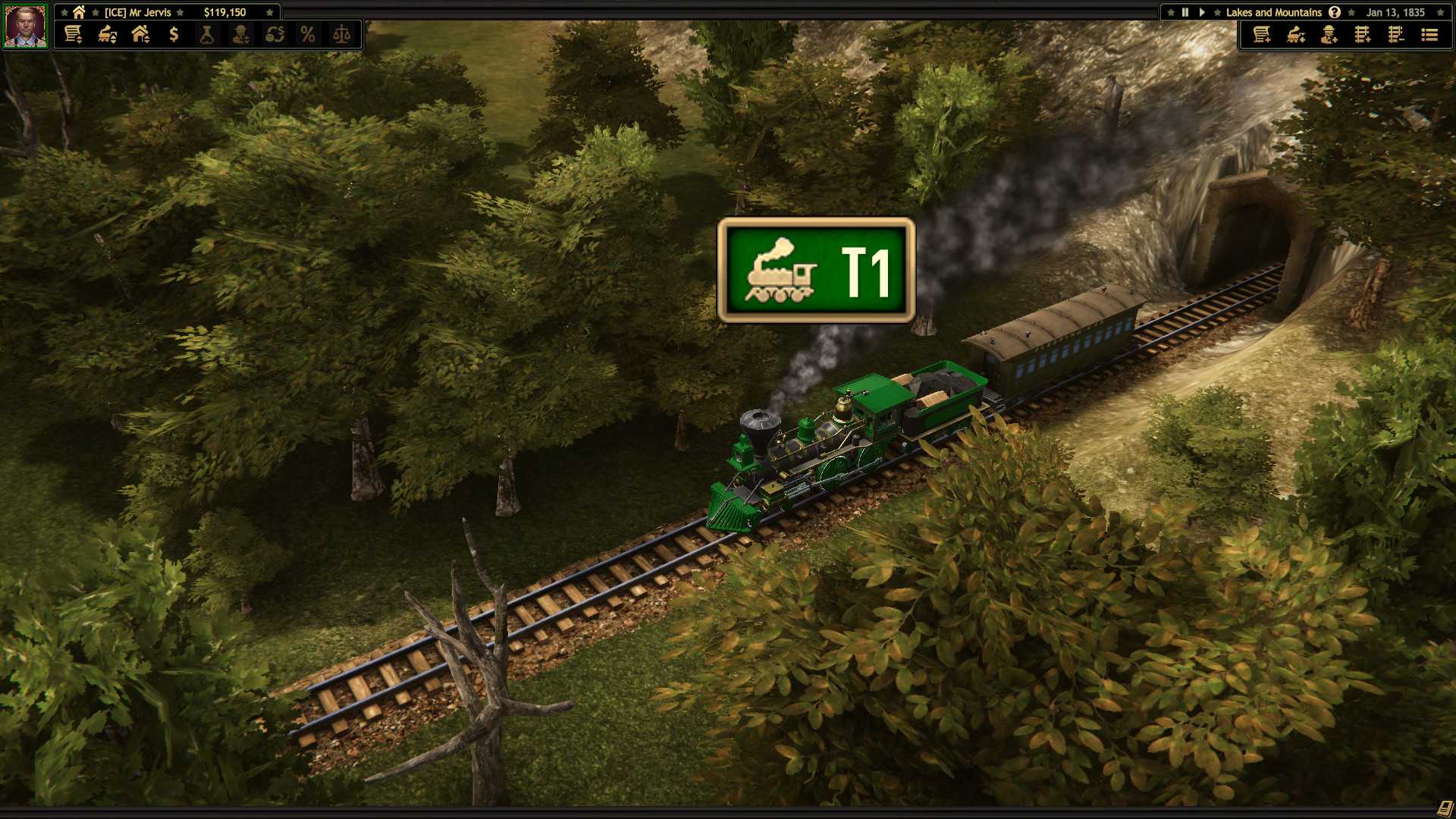
Task: Open the research panel (flask icon)
Action: coord(206,33)
